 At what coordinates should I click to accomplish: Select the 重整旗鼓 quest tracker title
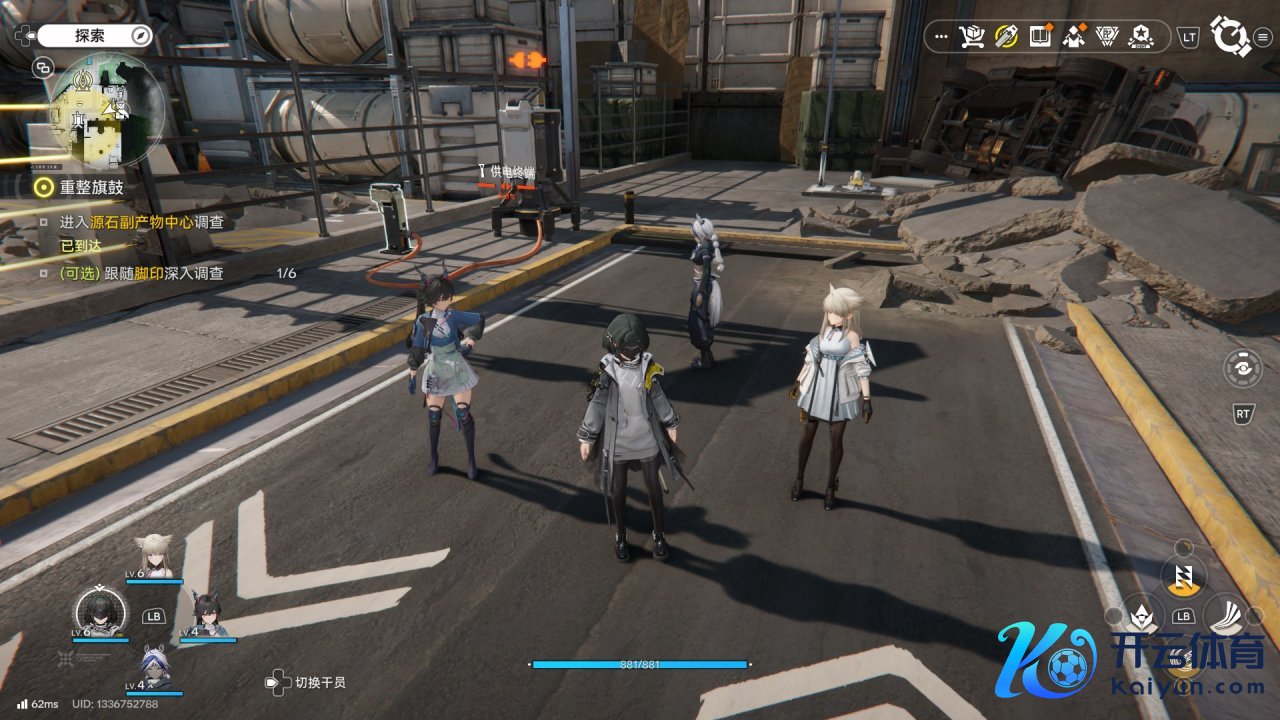coord(92,187)
